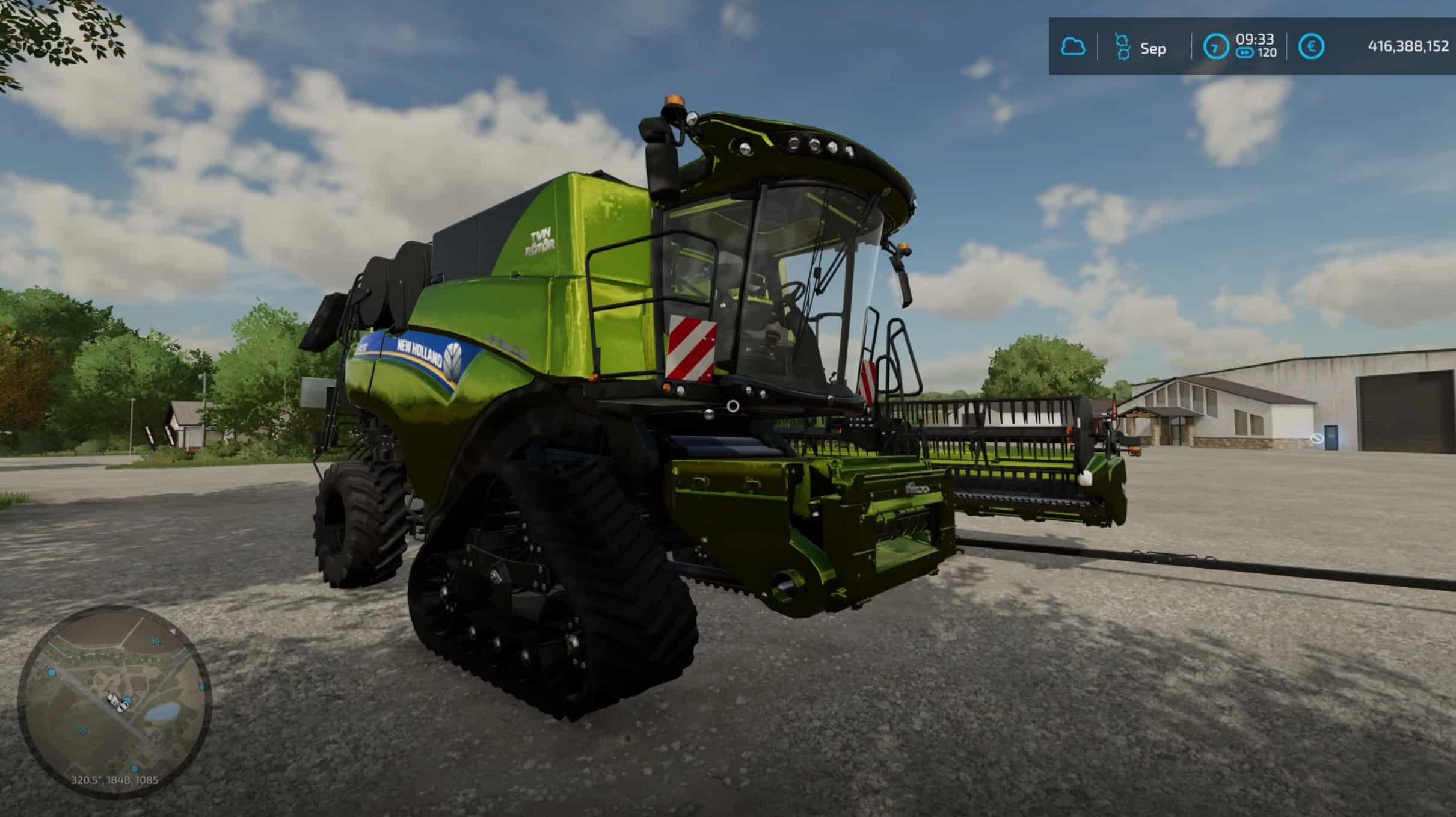Click the clock time icon

tap(1215, 47)
